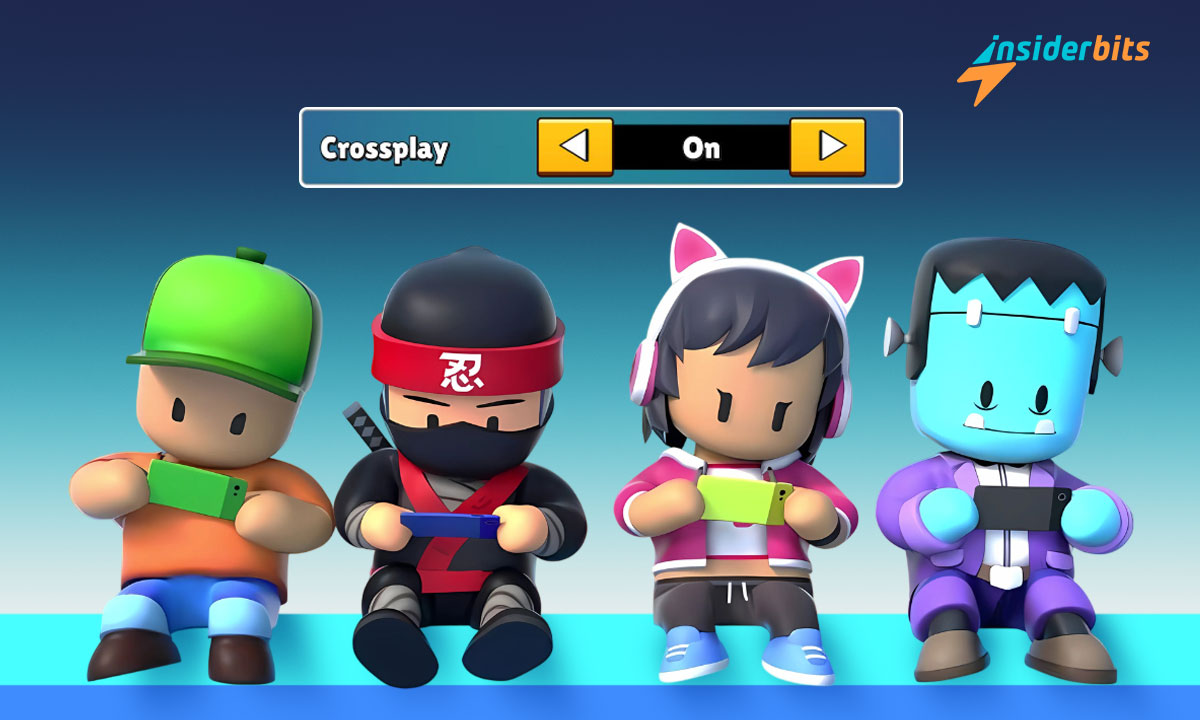Open the Insiderbits logo link
This screenshot has height=720, width=1200.
pyautogui.click(x=1053, y=63)
